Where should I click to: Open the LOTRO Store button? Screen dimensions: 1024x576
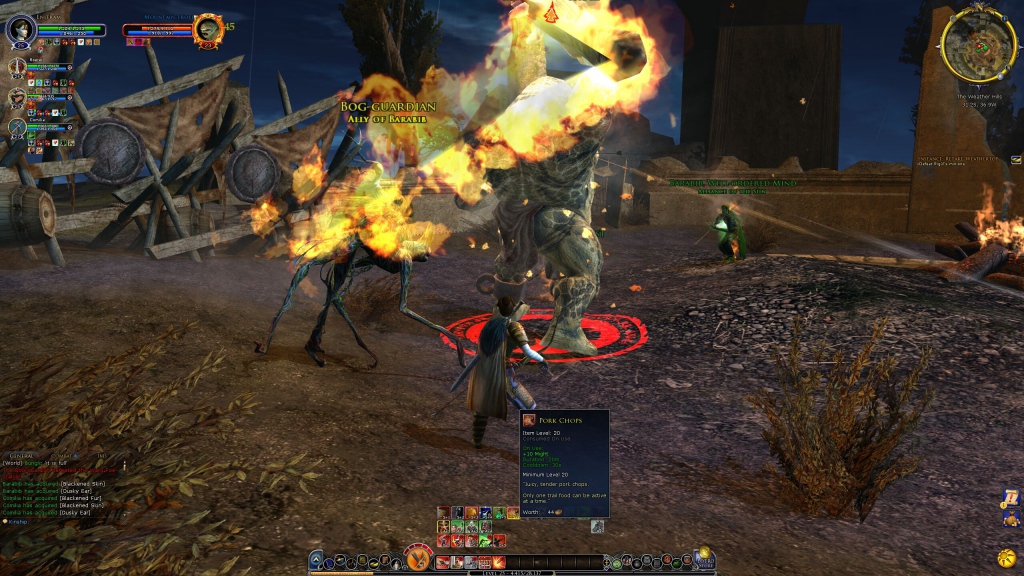[x=705, y=558]
